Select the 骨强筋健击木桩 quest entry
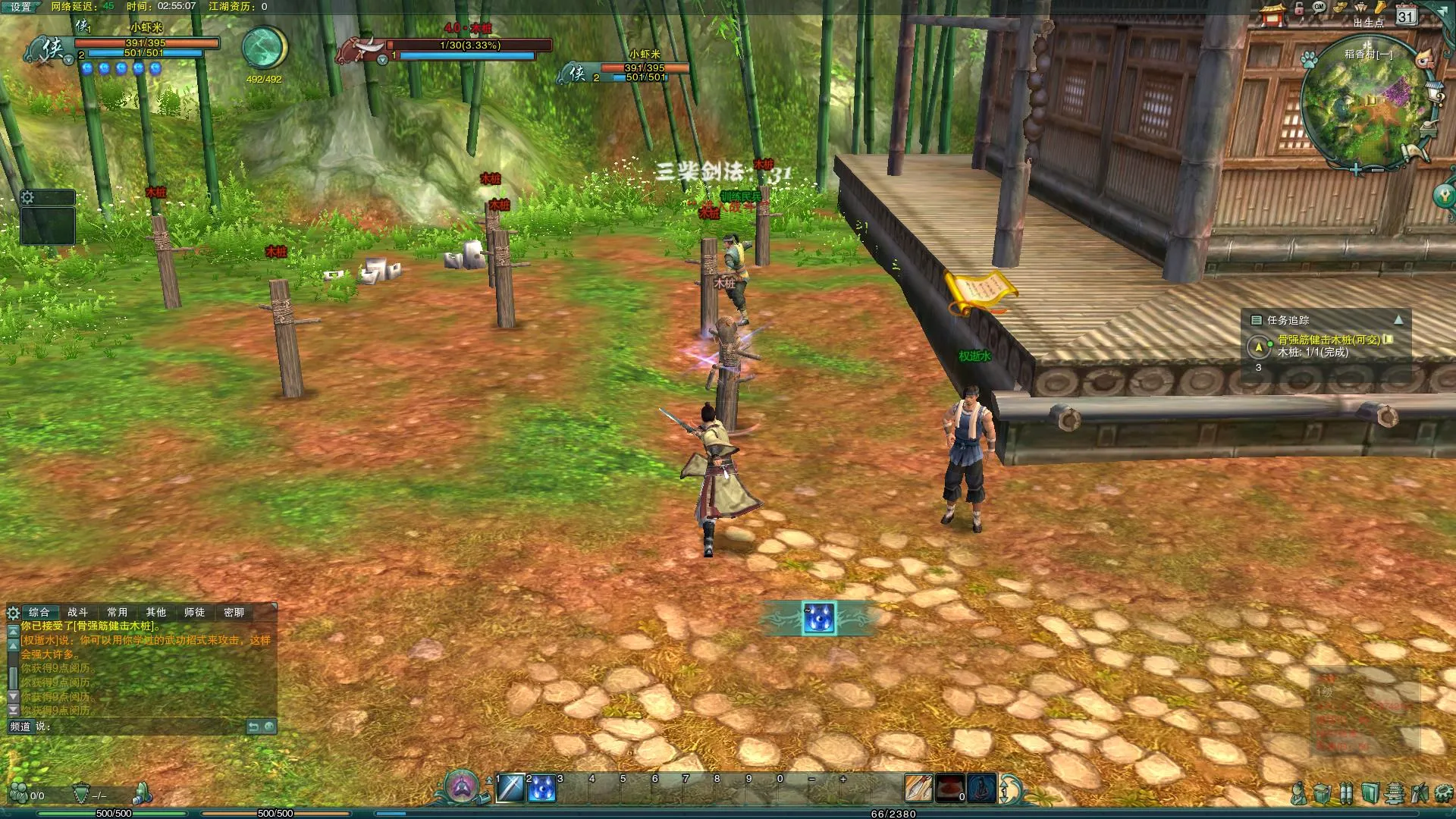Viewport: 1456px width, 819px height. 1329,340
